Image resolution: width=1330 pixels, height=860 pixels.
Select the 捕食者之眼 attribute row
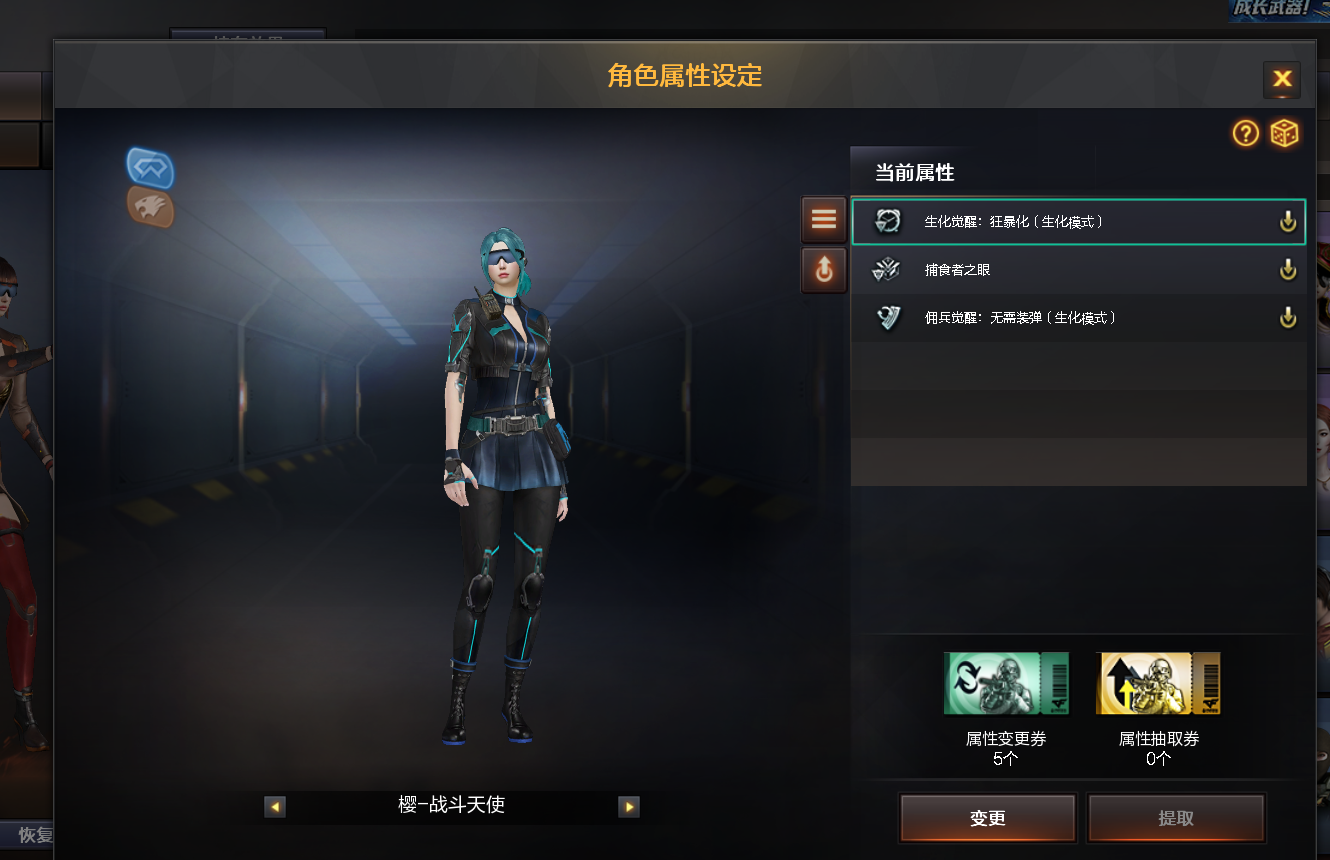click(1060, 270)
